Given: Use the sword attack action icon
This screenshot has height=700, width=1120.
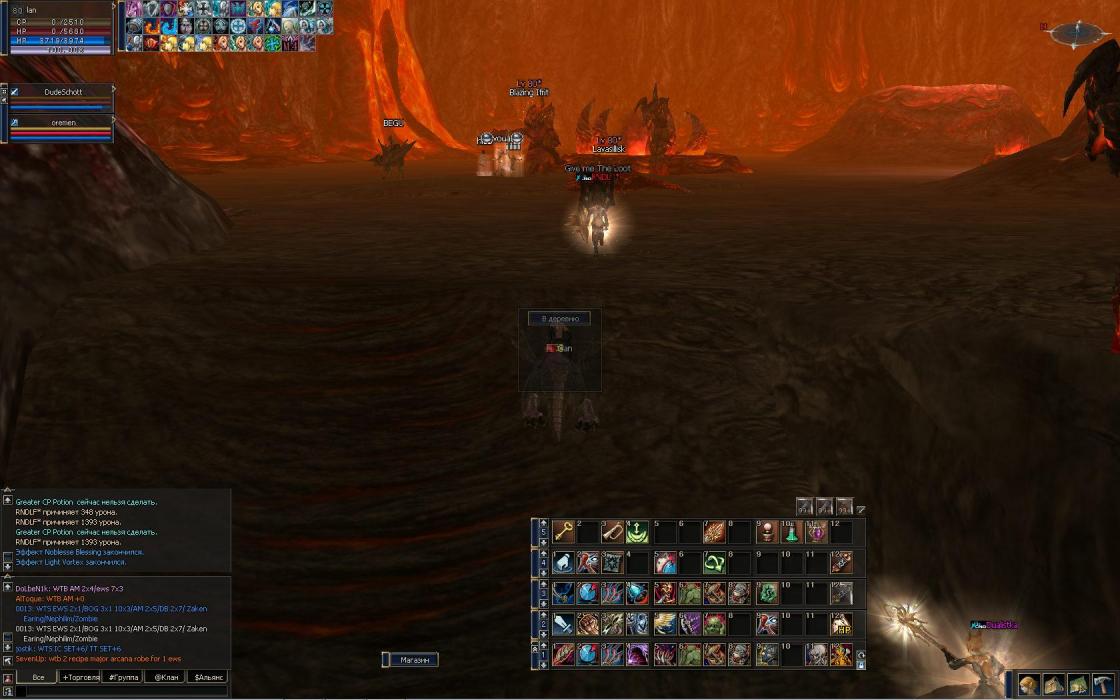Looking at the screenshot, I should pyautogui.click(x=563, y=624).
